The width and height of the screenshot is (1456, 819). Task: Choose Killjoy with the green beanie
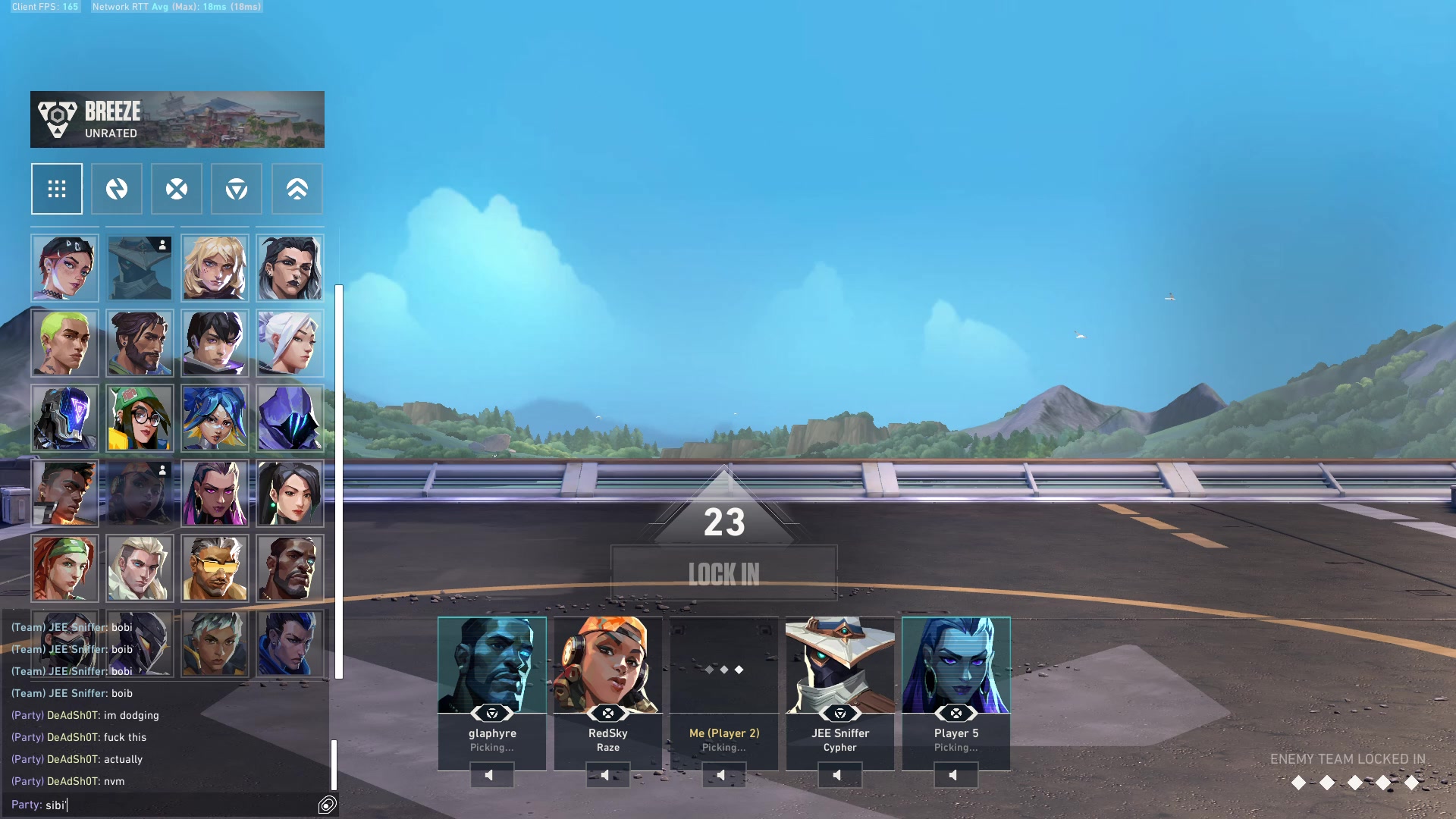(140, 418)
